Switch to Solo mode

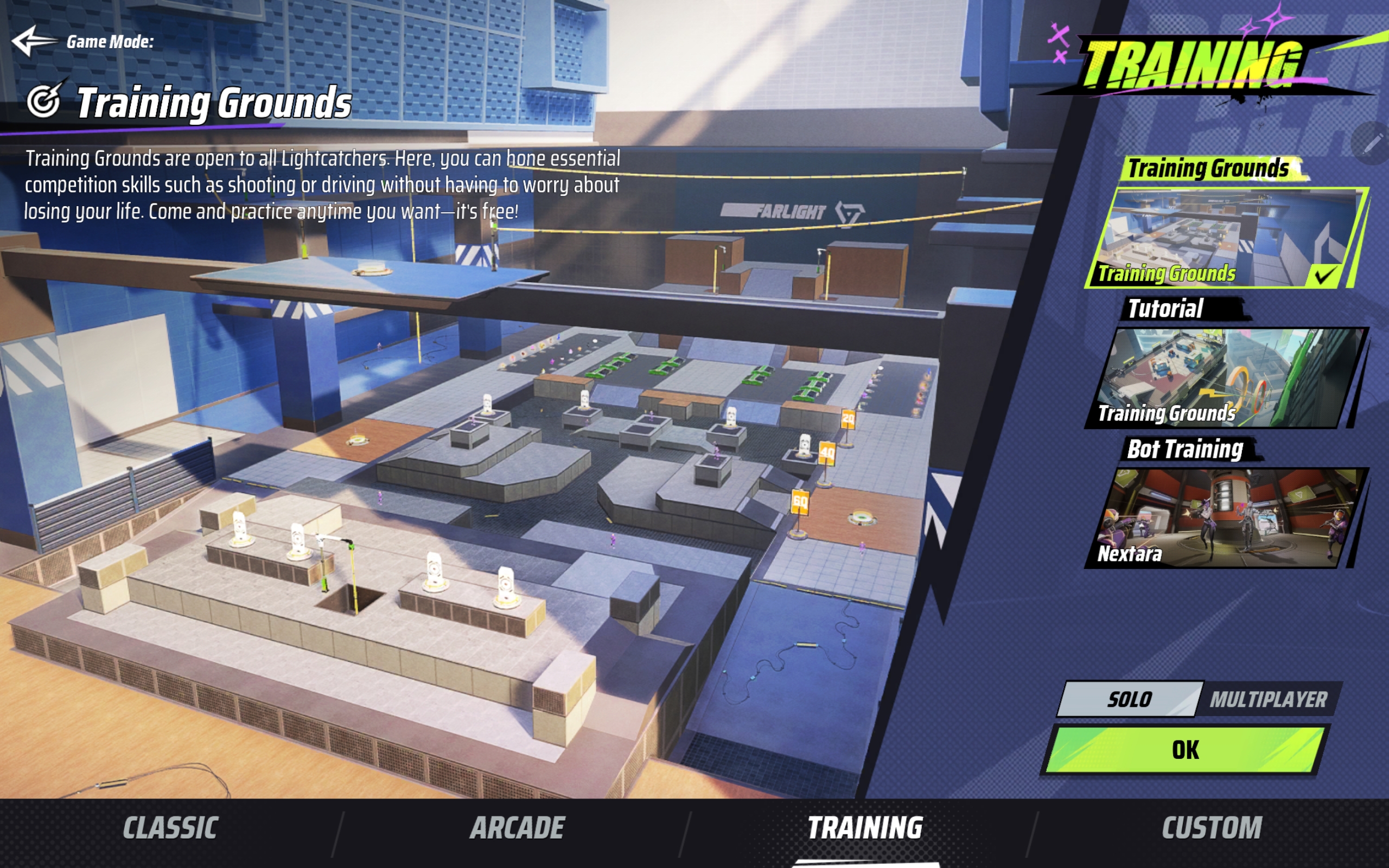coord(1130,699)
